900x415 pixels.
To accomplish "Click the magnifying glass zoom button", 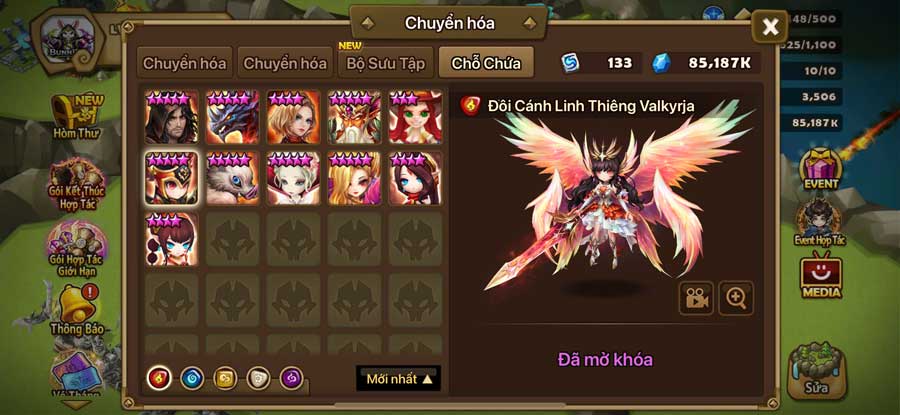I will pyautogui.click(x=736, y=298).
